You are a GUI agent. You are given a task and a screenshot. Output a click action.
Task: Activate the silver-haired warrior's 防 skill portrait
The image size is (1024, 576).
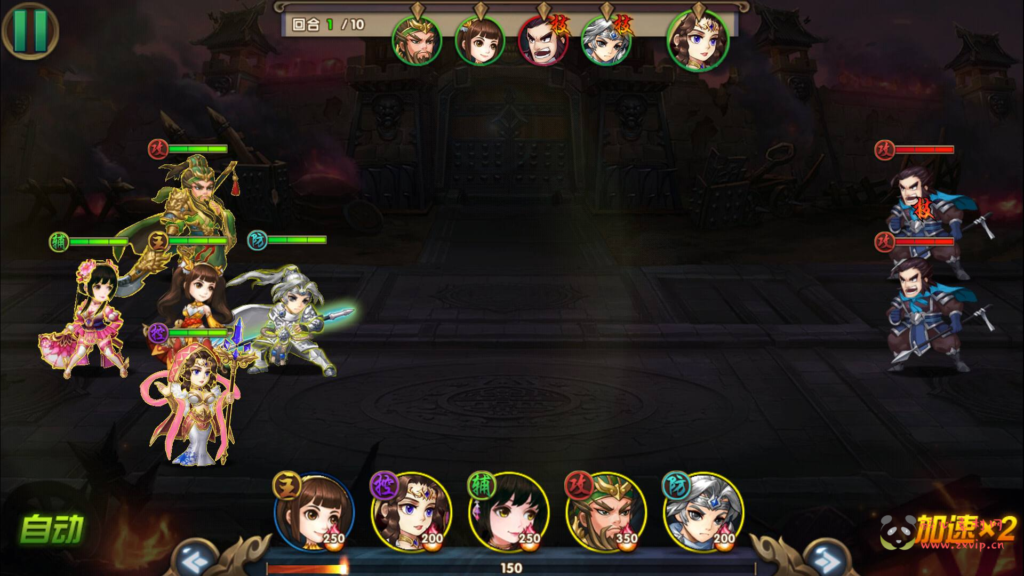[x=702, y=512]
